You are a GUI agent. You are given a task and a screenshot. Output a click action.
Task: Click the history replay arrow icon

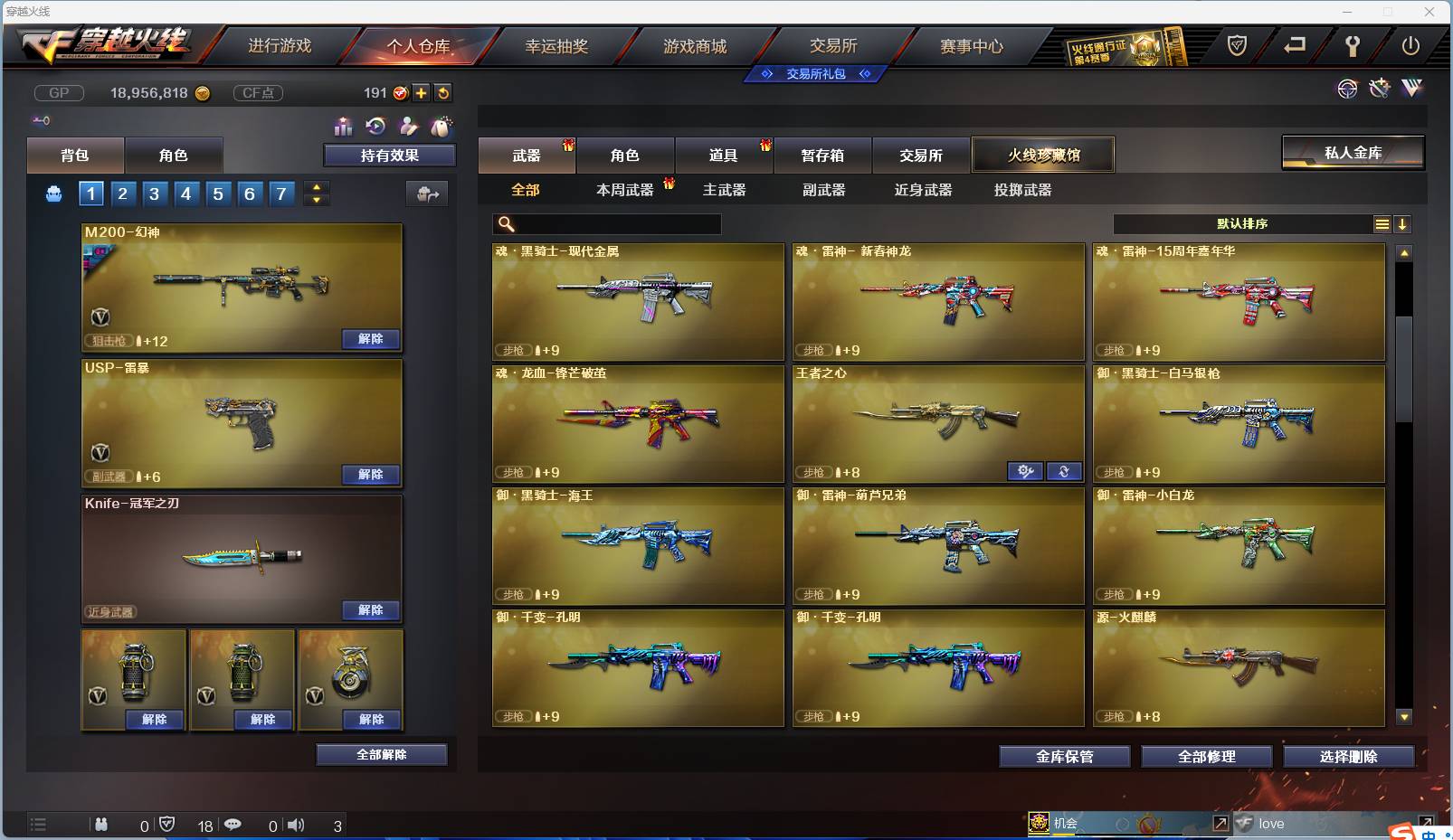(375, 127)
